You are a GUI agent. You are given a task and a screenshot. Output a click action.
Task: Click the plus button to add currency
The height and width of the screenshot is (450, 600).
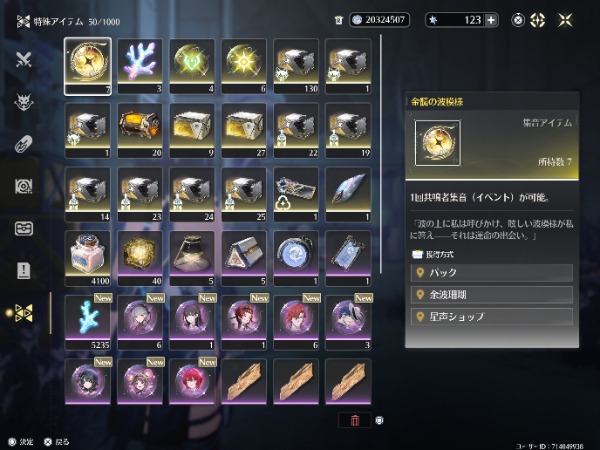(491, 19)
